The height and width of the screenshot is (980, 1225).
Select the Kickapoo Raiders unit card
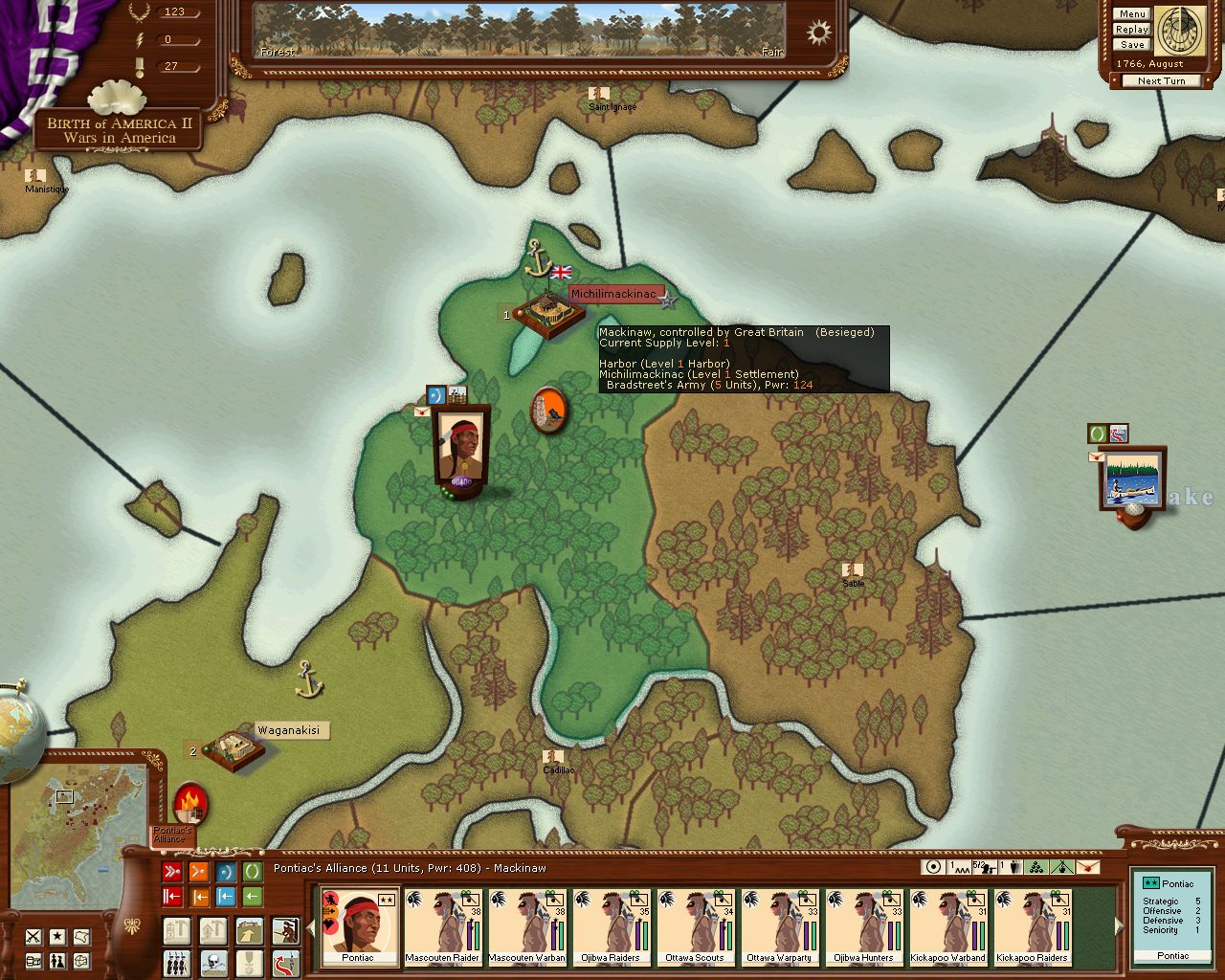pos(1033,926)
